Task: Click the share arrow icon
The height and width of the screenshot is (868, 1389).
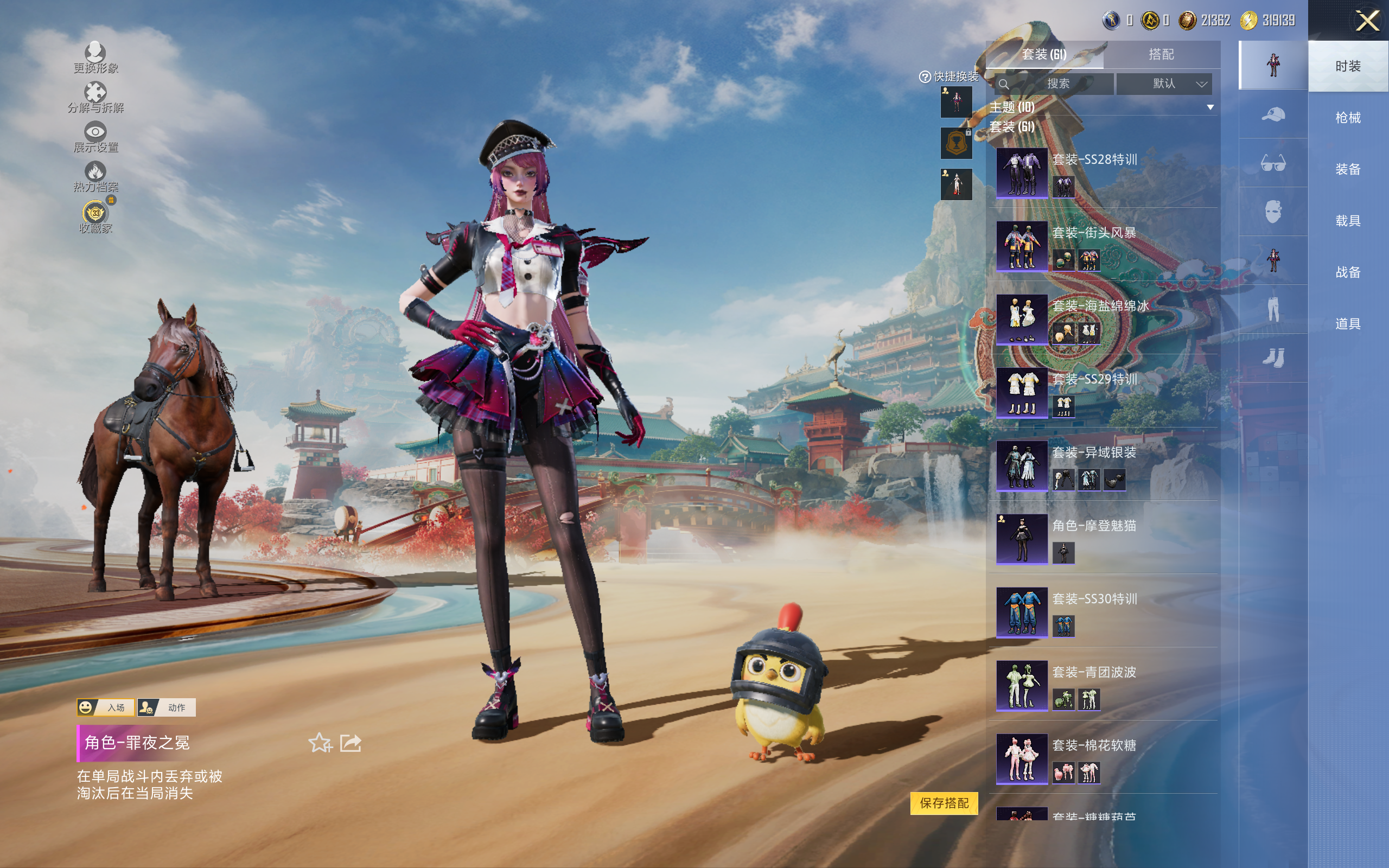Action: 351,743
